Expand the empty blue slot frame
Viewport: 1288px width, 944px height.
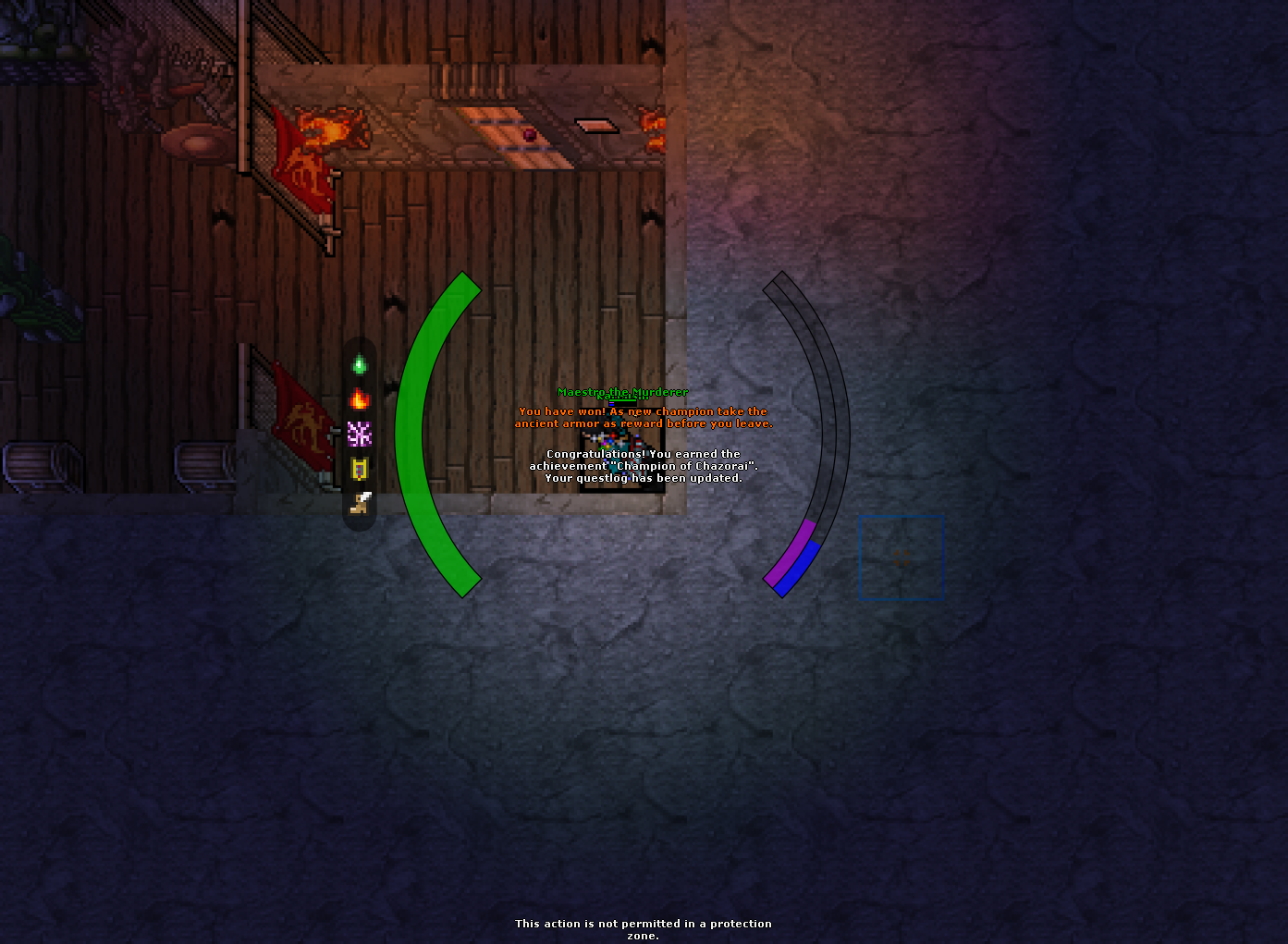point(902,556)
